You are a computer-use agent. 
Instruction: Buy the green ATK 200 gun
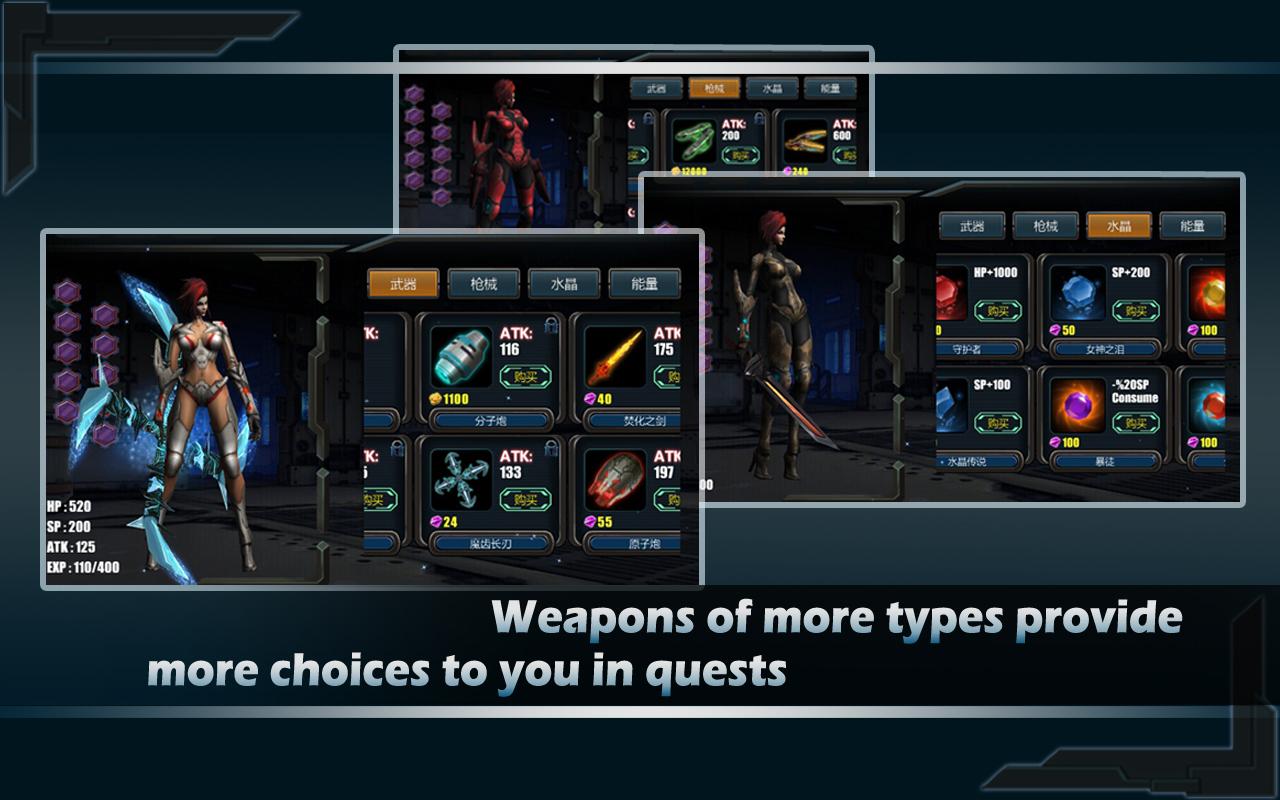coord(740,155)
